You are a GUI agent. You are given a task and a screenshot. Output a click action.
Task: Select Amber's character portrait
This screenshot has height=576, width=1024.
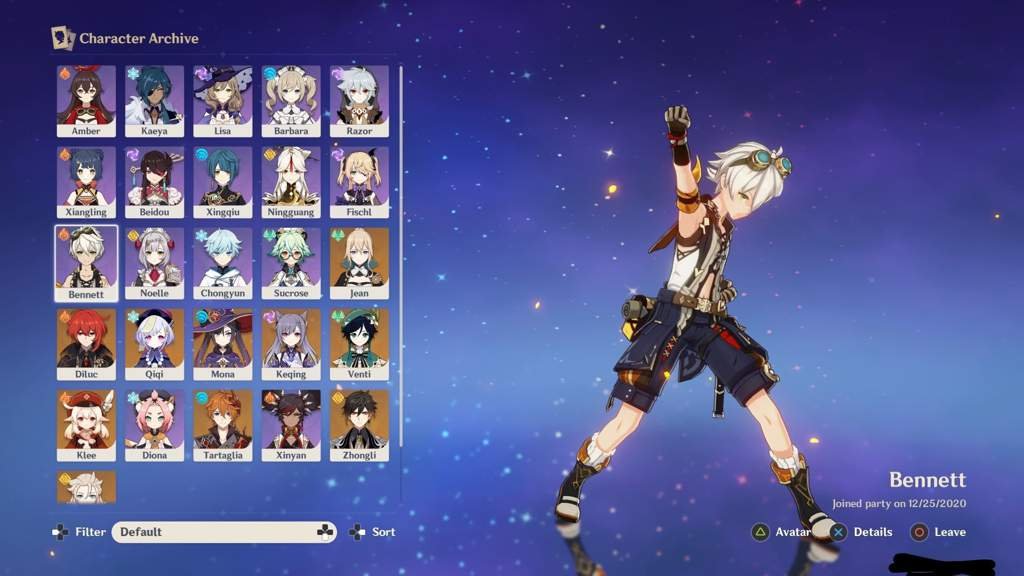point(86,98)
